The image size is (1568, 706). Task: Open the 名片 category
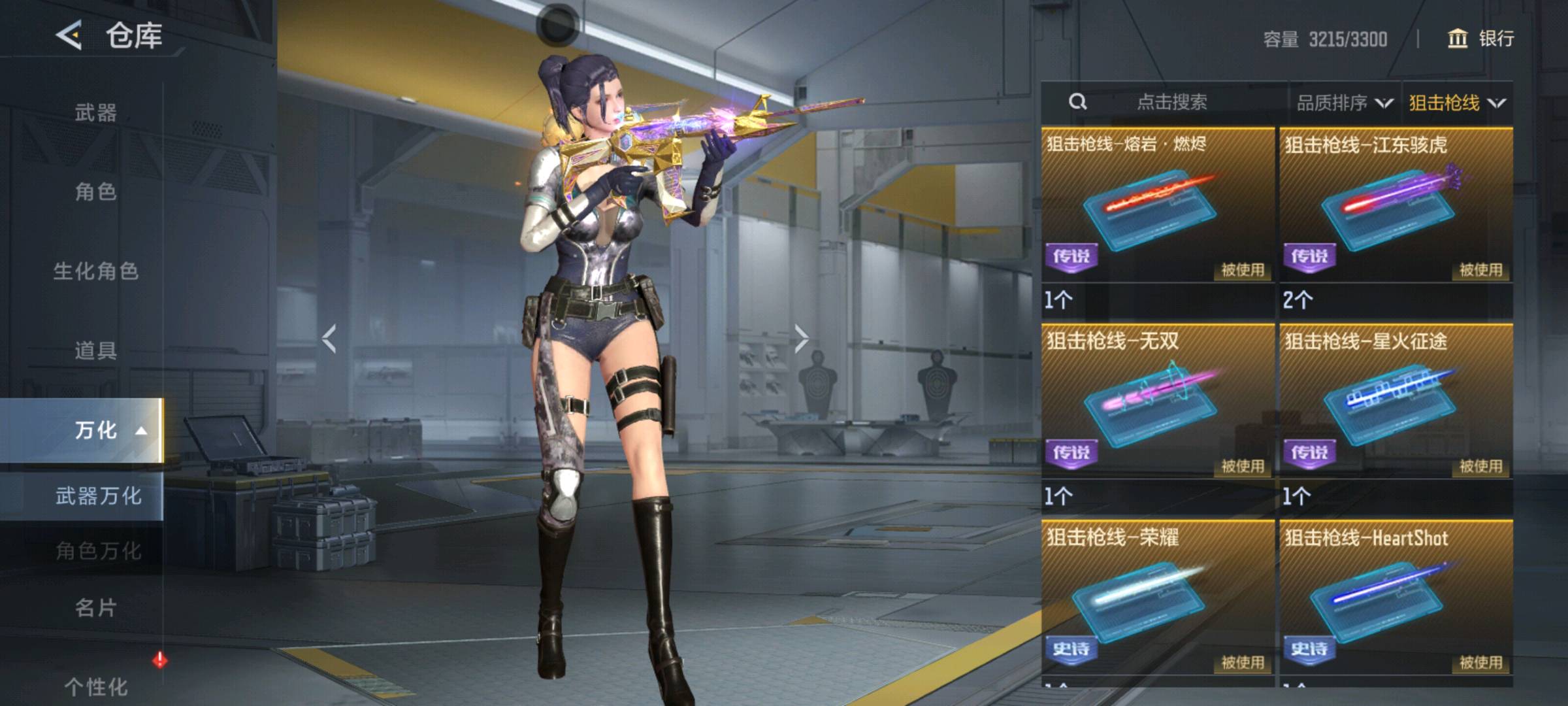[95, 607]
